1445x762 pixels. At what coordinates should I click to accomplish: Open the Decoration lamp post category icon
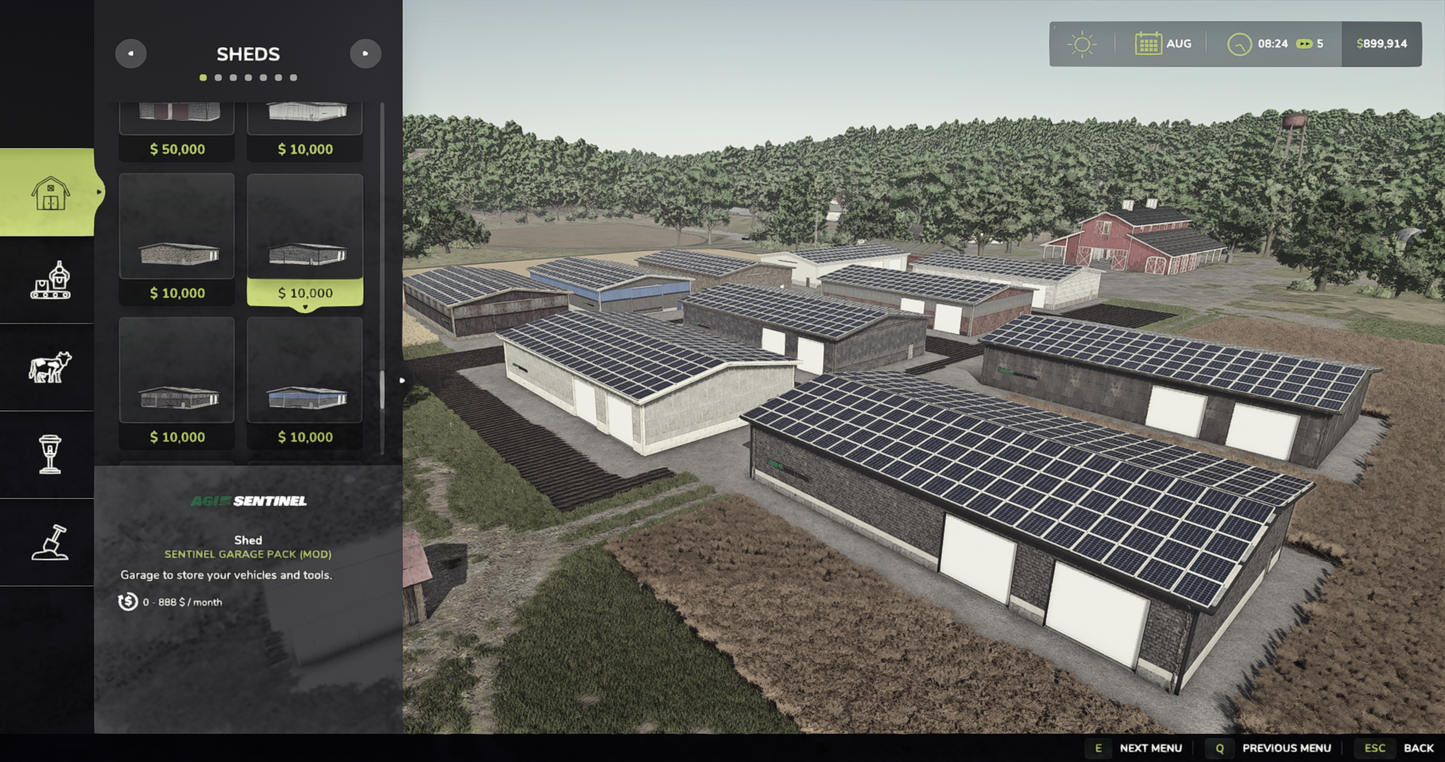click(x=47, y=455)
